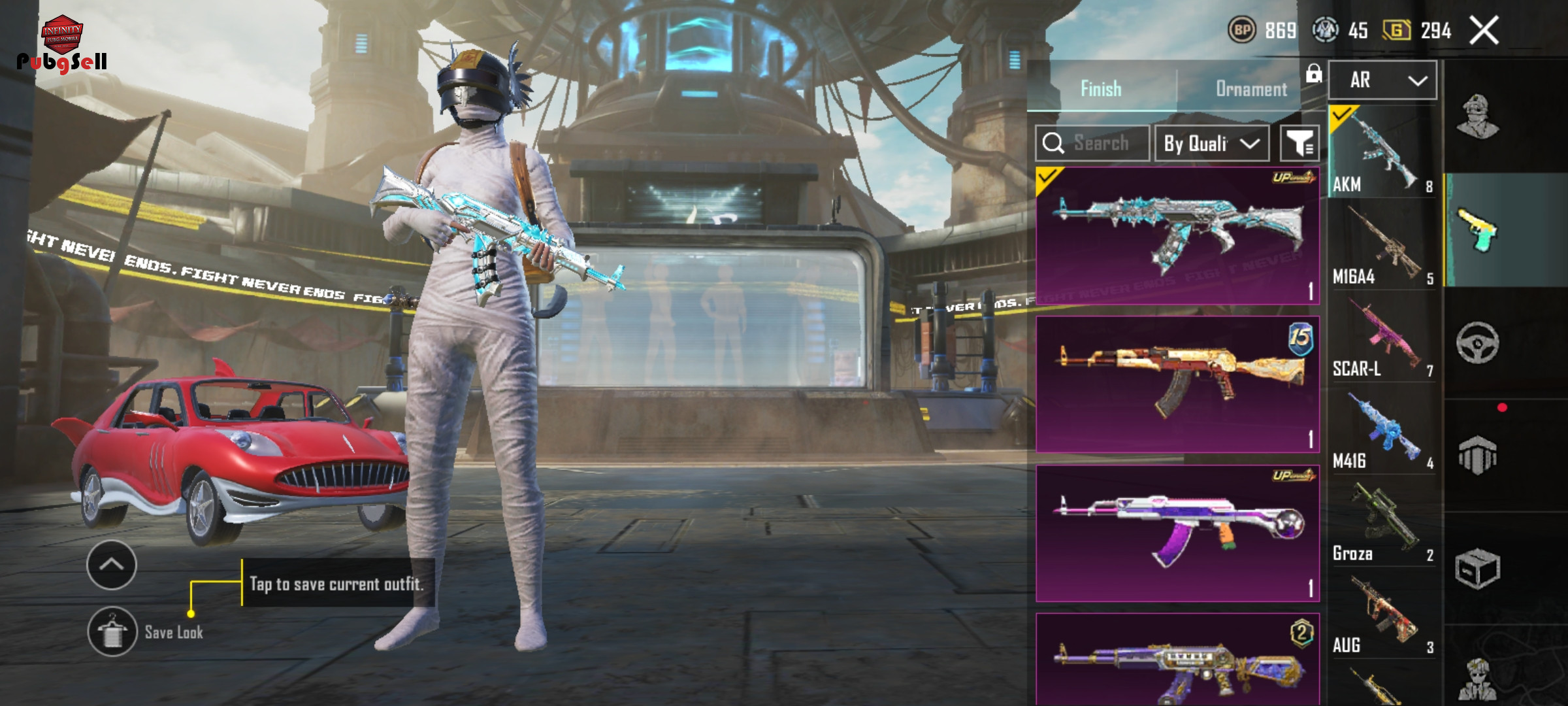Expand the panel with the up arrow button
This screenshot has height=706, width=1568.
pos(112,565)
